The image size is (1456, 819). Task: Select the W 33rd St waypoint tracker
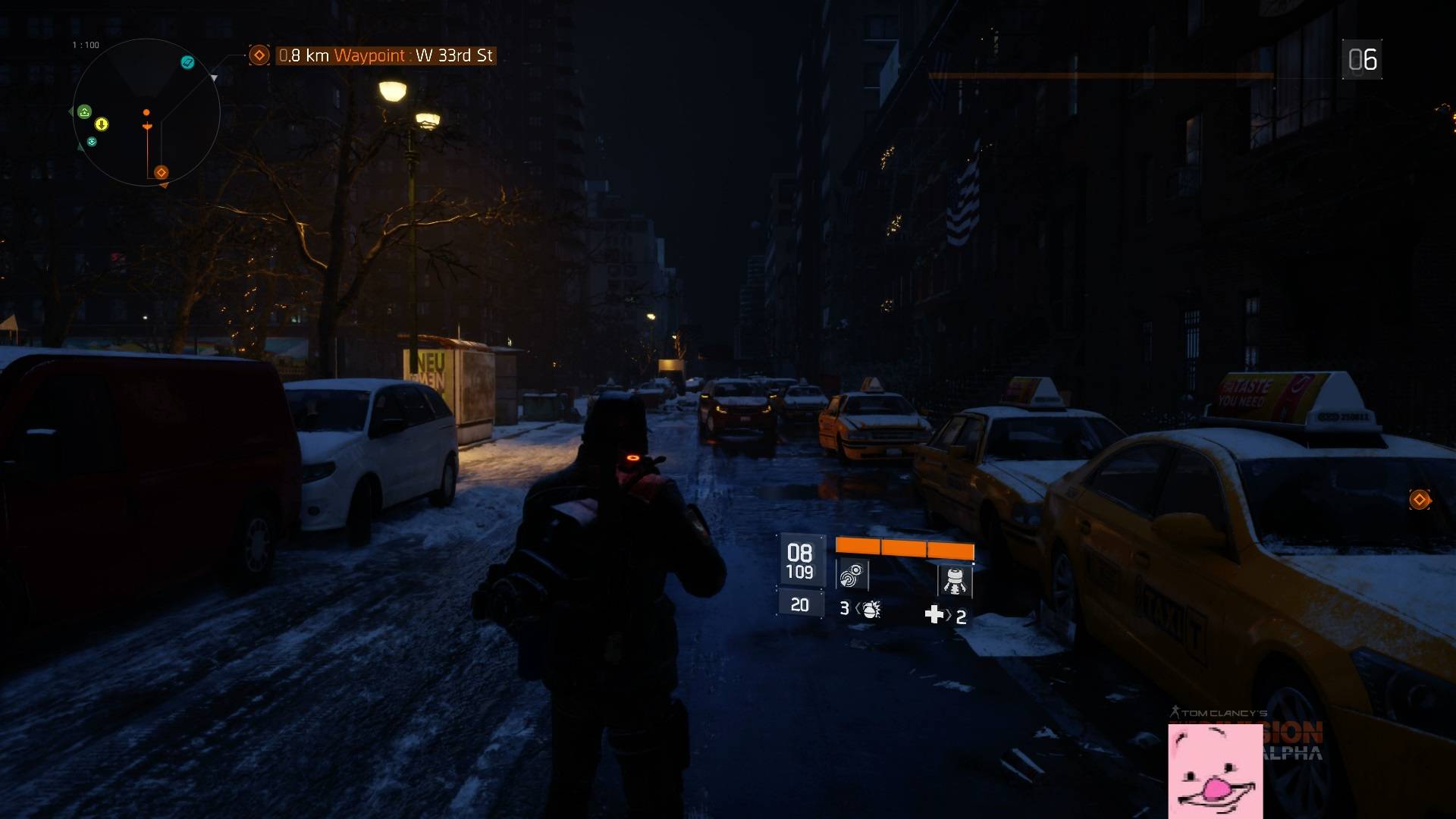point(386,55)
